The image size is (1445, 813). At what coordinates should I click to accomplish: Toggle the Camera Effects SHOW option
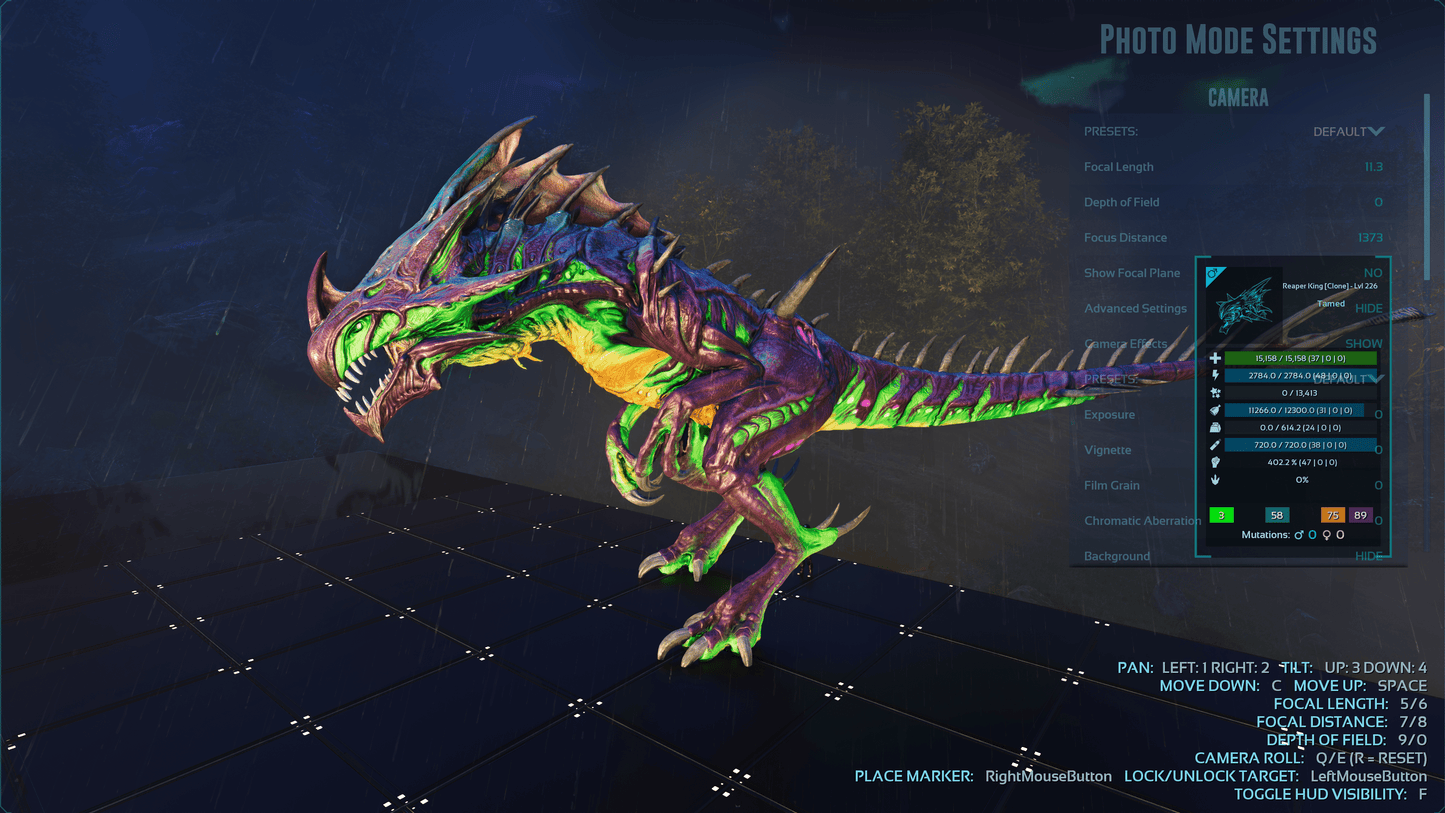(1364, 343)
